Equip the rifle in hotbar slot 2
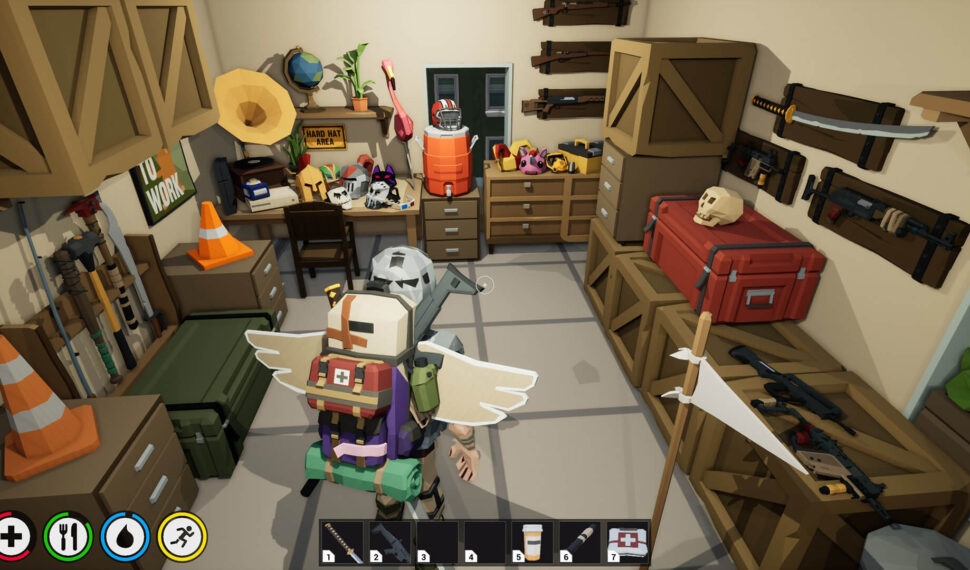The width and height of the screenshot is (970, 570). tap(391, 542)
